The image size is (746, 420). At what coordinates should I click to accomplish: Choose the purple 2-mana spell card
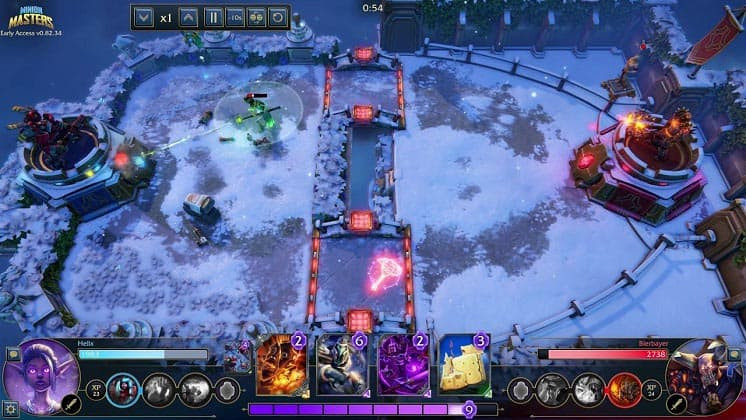click(x=403, y=365)
